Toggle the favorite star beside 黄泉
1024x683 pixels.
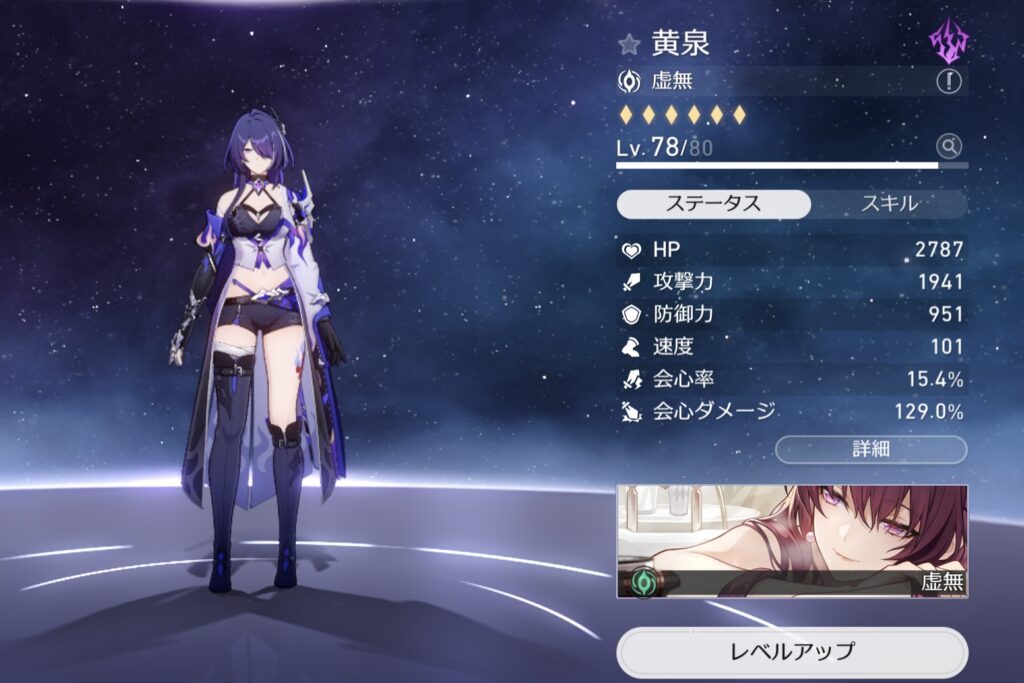coord(629,44)
